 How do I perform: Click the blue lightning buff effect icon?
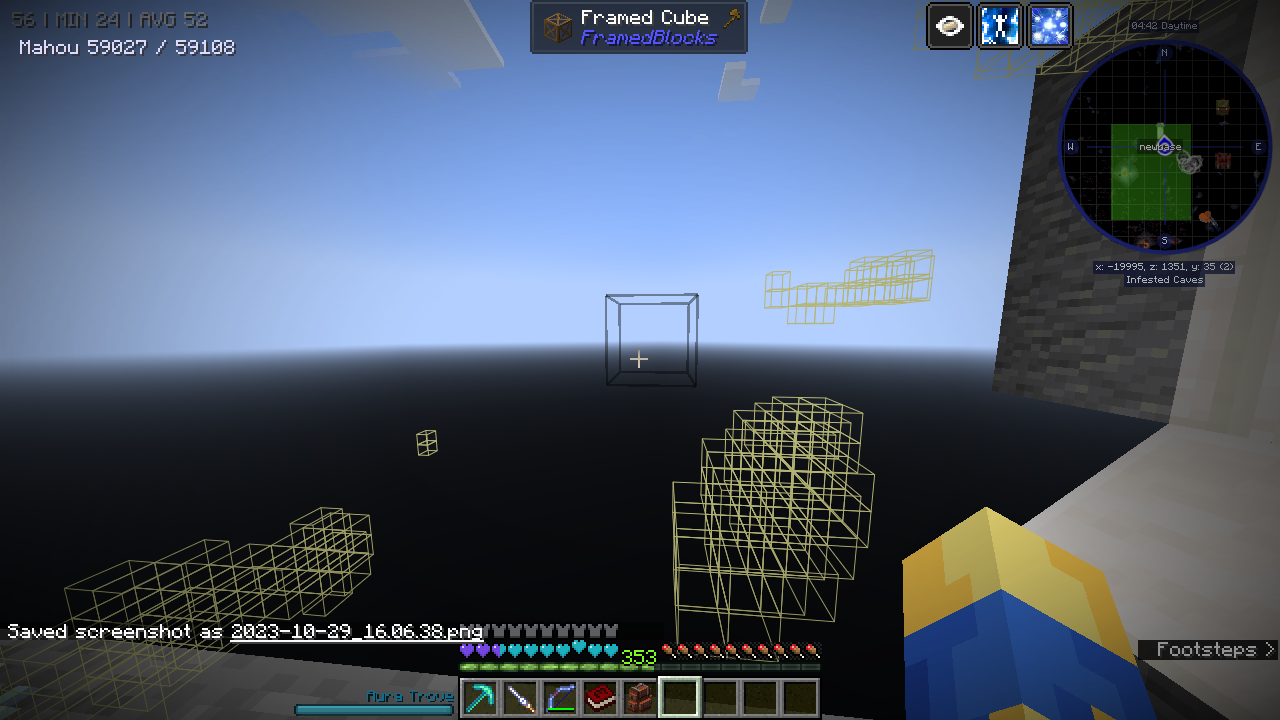tap(999, 26)
